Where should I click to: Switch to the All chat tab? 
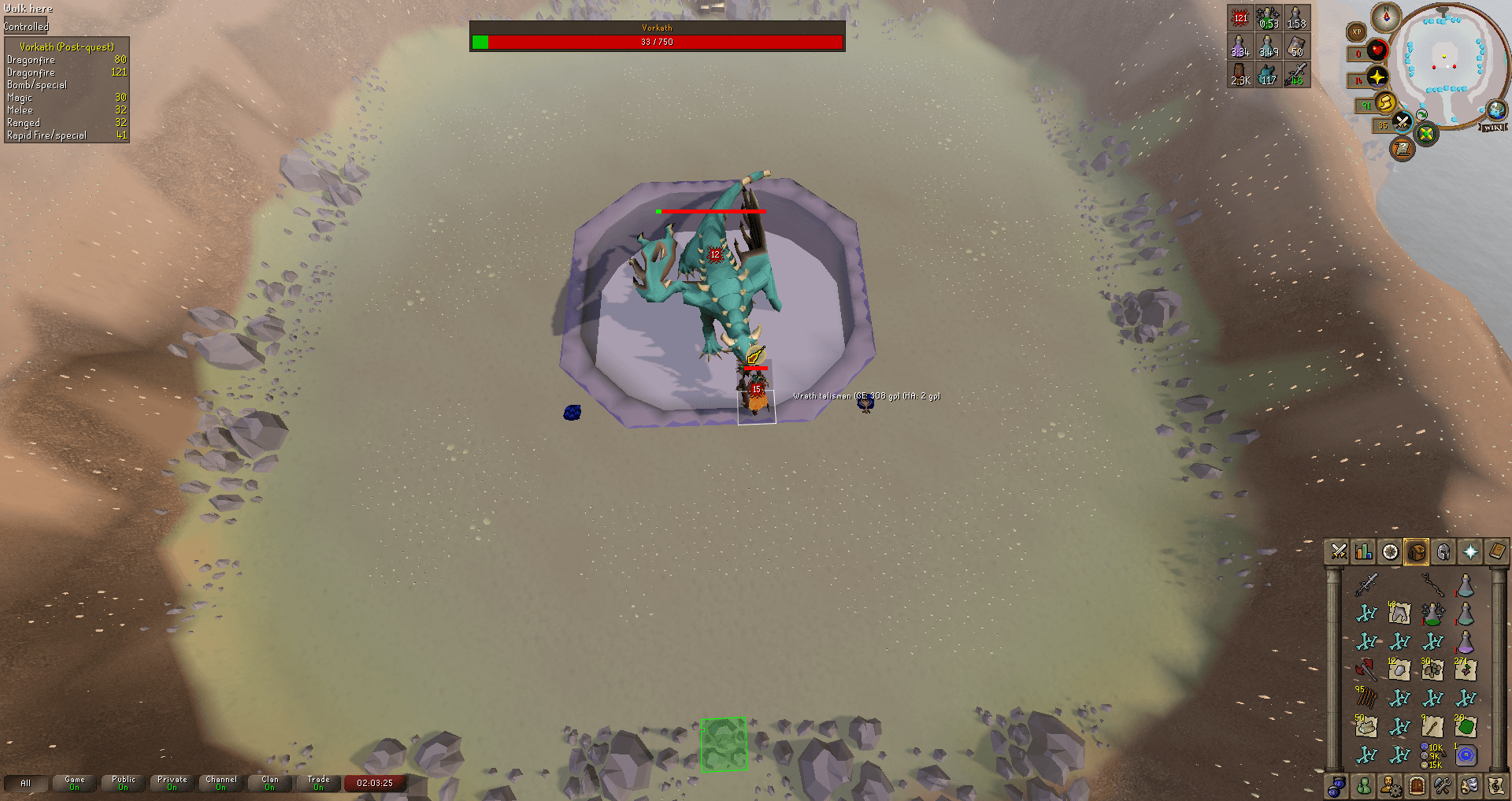pos(26,783)
